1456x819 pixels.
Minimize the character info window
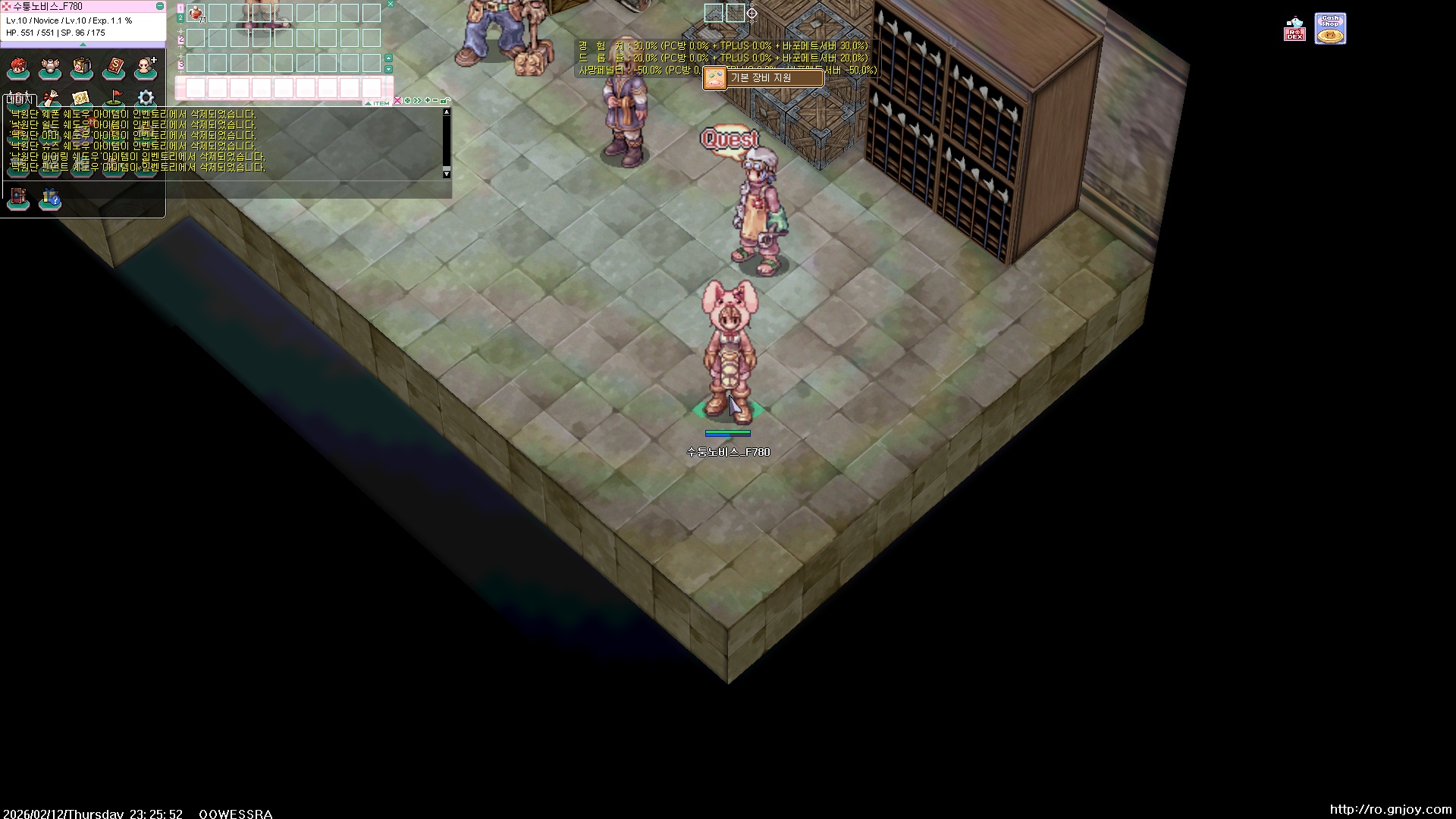click(159, 6)
